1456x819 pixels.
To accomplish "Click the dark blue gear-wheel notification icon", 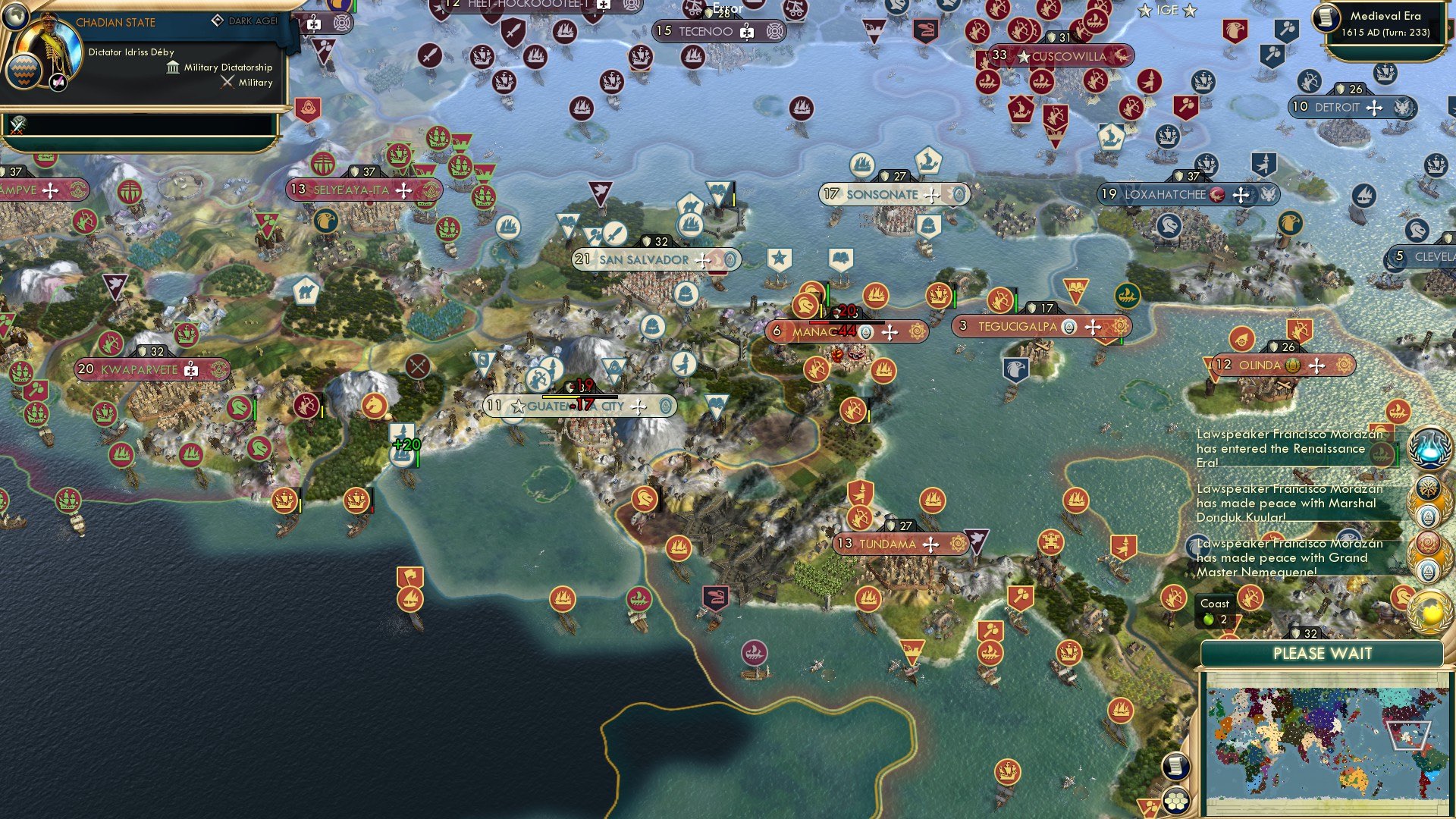I will tap(1429, 489).
